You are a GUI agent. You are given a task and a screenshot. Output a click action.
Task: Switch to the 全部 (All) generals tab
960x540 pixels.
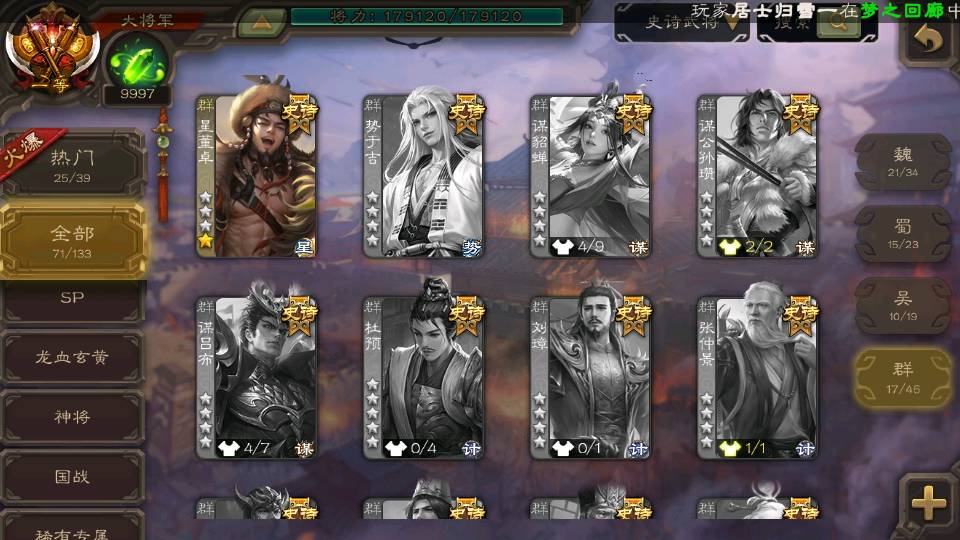(x=72, y=240)
